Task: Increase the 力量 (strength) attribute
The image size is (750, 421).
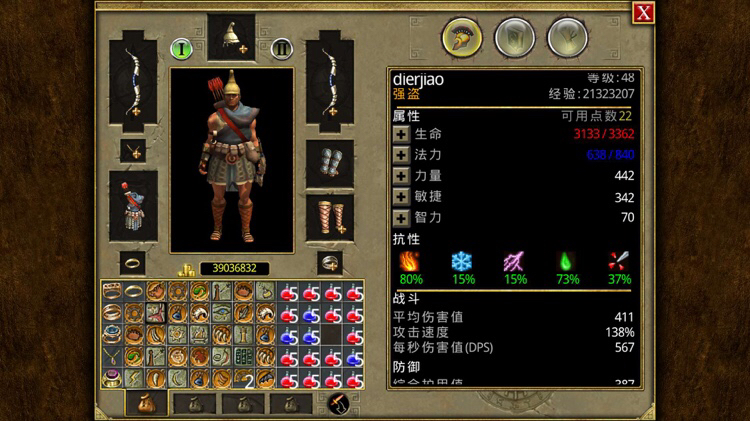Action: click(401, 176)
